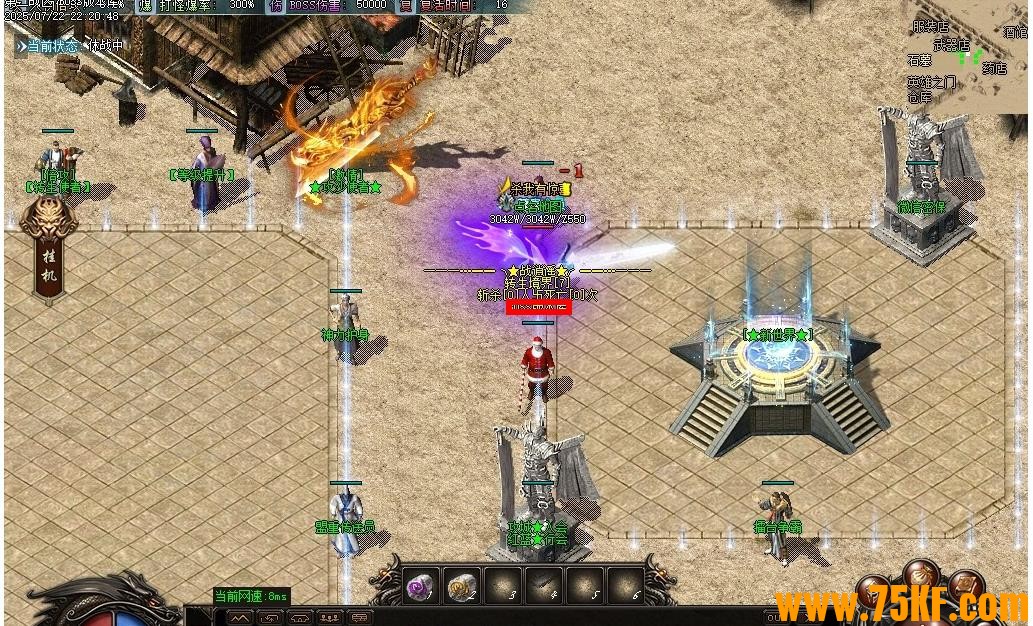Use the purple scroll in hotbar slot 1
This screenshot has width=1033, height=626.
click(420, 586)
